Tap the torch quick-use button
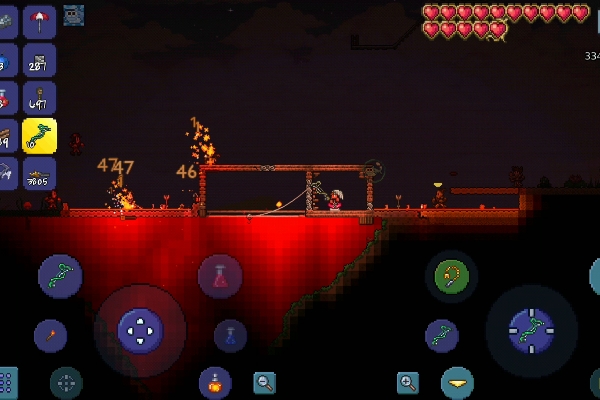Image resolution: width=600 pixels, height=400 pixels. (50, 335)
